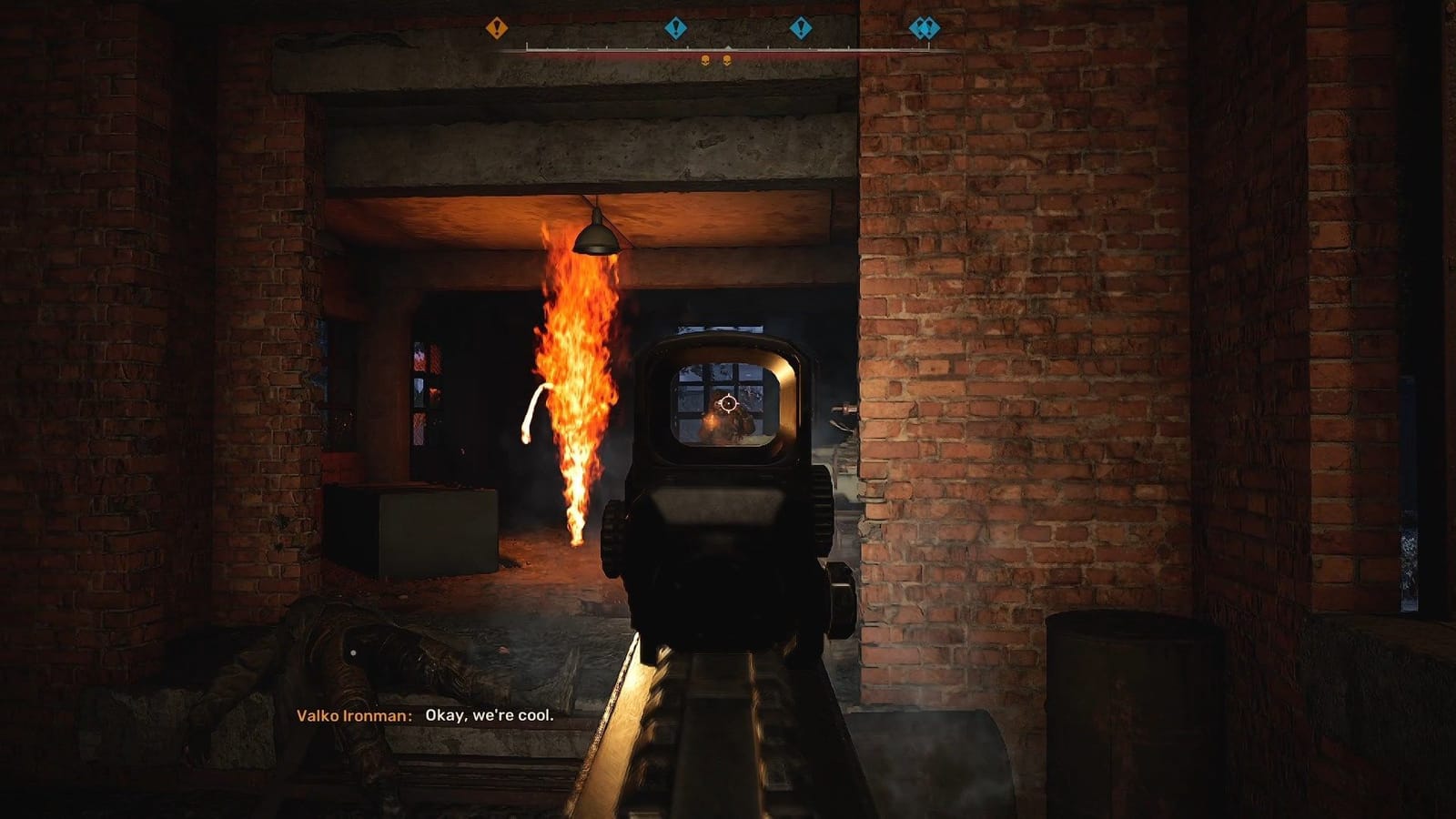Click the center notch on the compass strip

pos(728,45)
